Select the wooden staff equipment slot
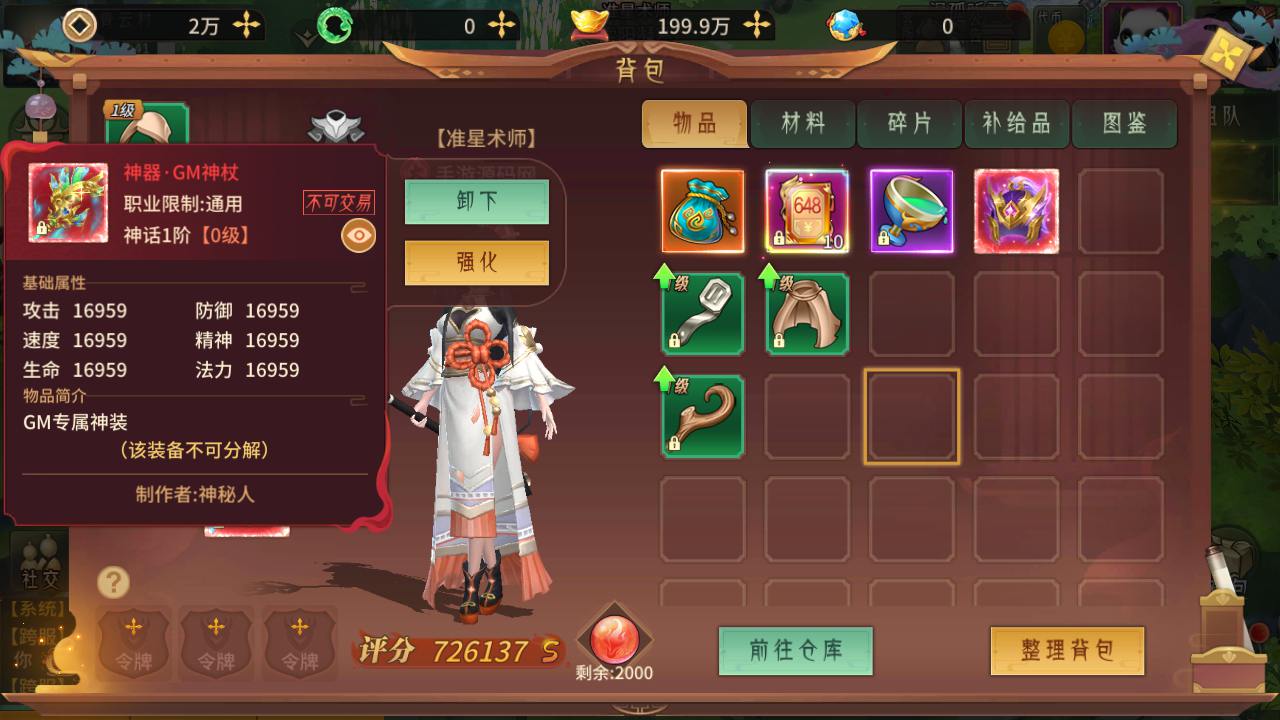The width and height of the screenshot is (1280, 720). click(x=702, y=416)
